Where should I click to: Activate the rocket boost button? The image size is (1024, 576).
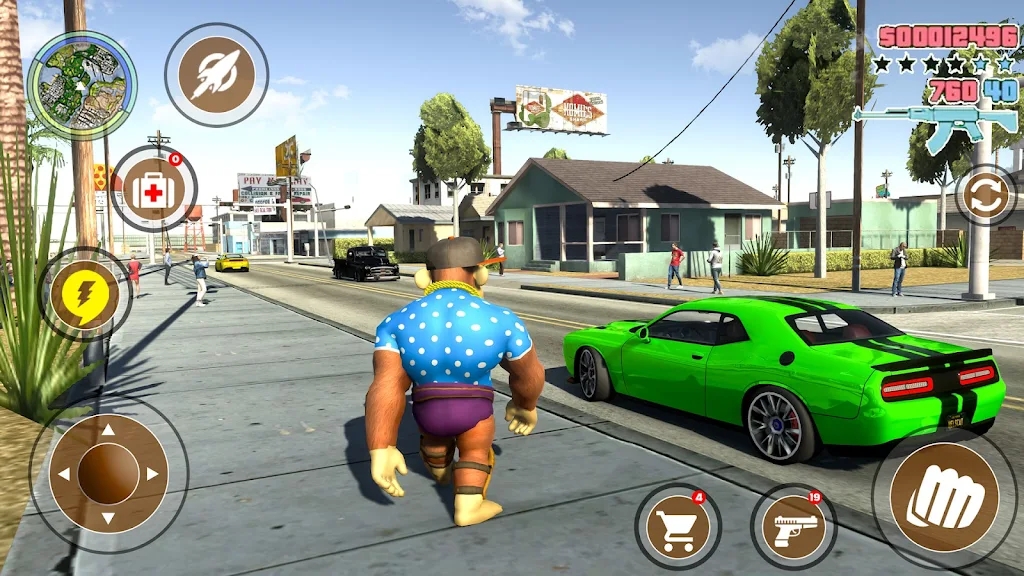[216, 75]
